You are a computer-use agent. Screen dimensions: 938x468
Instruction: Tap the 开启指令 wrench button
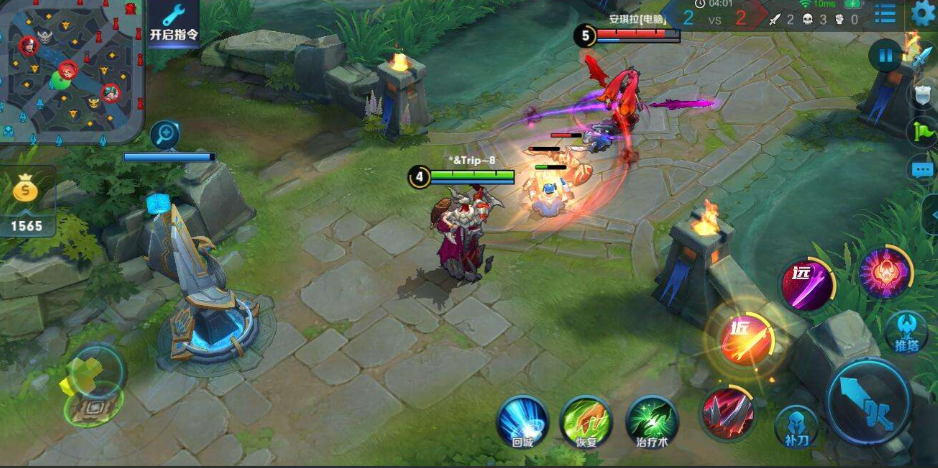click(x=174, y=22)
